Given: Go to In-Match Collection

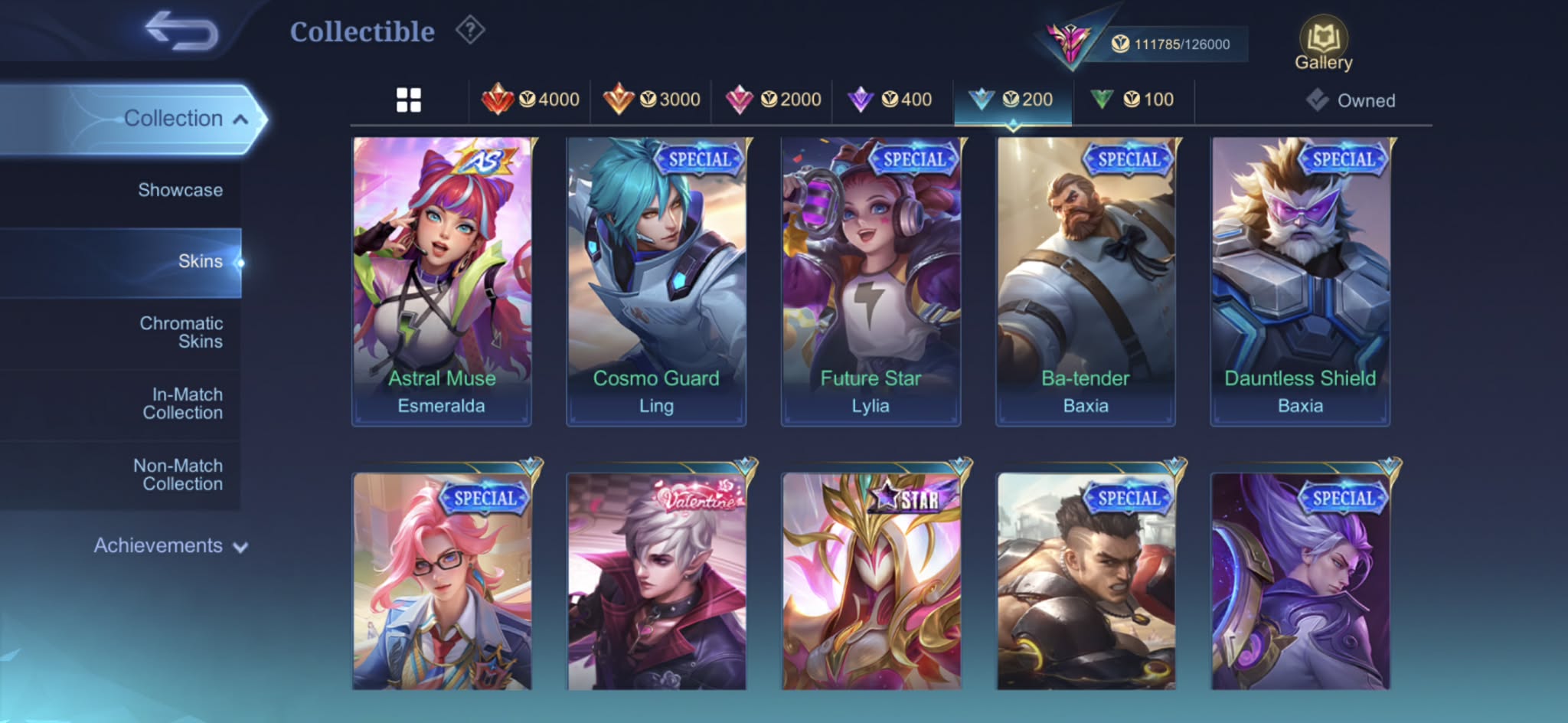Looking at the screenshot, I should tap(182, 404).
